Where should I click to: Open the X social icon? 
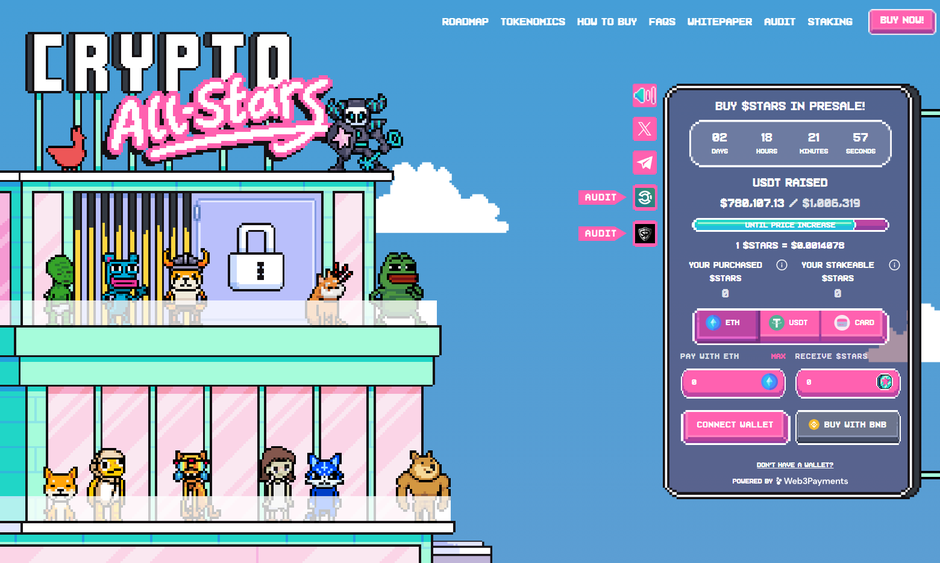pyautogui.click(x=645, y=129)
